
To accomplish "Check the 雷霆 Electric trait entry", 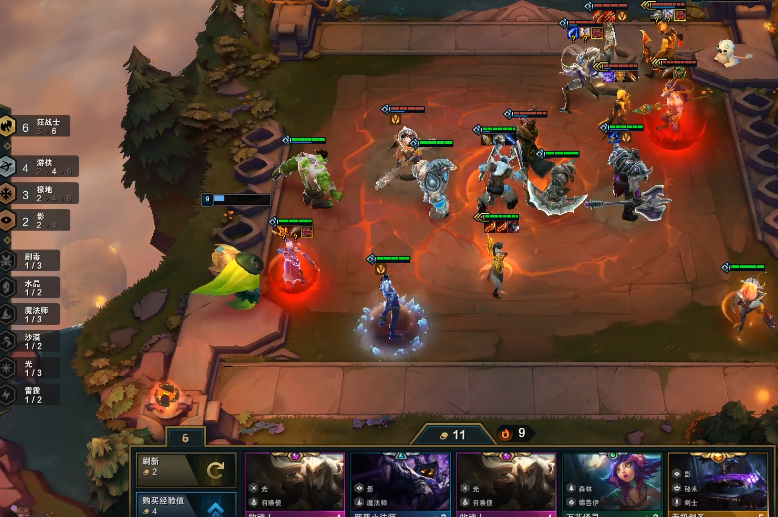I will (30, 394).
